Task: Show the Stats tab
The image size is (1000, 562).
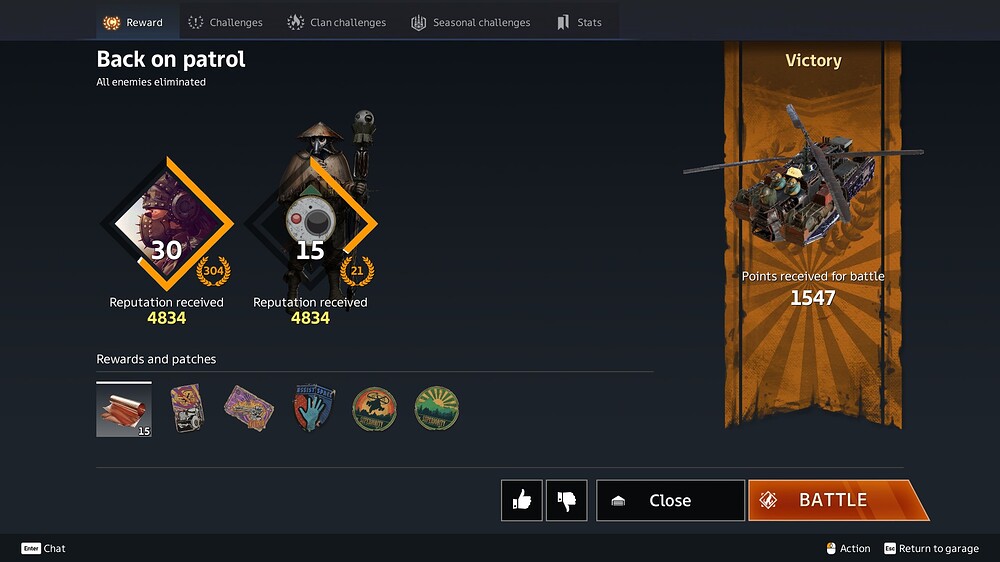Action: point(579,22)
